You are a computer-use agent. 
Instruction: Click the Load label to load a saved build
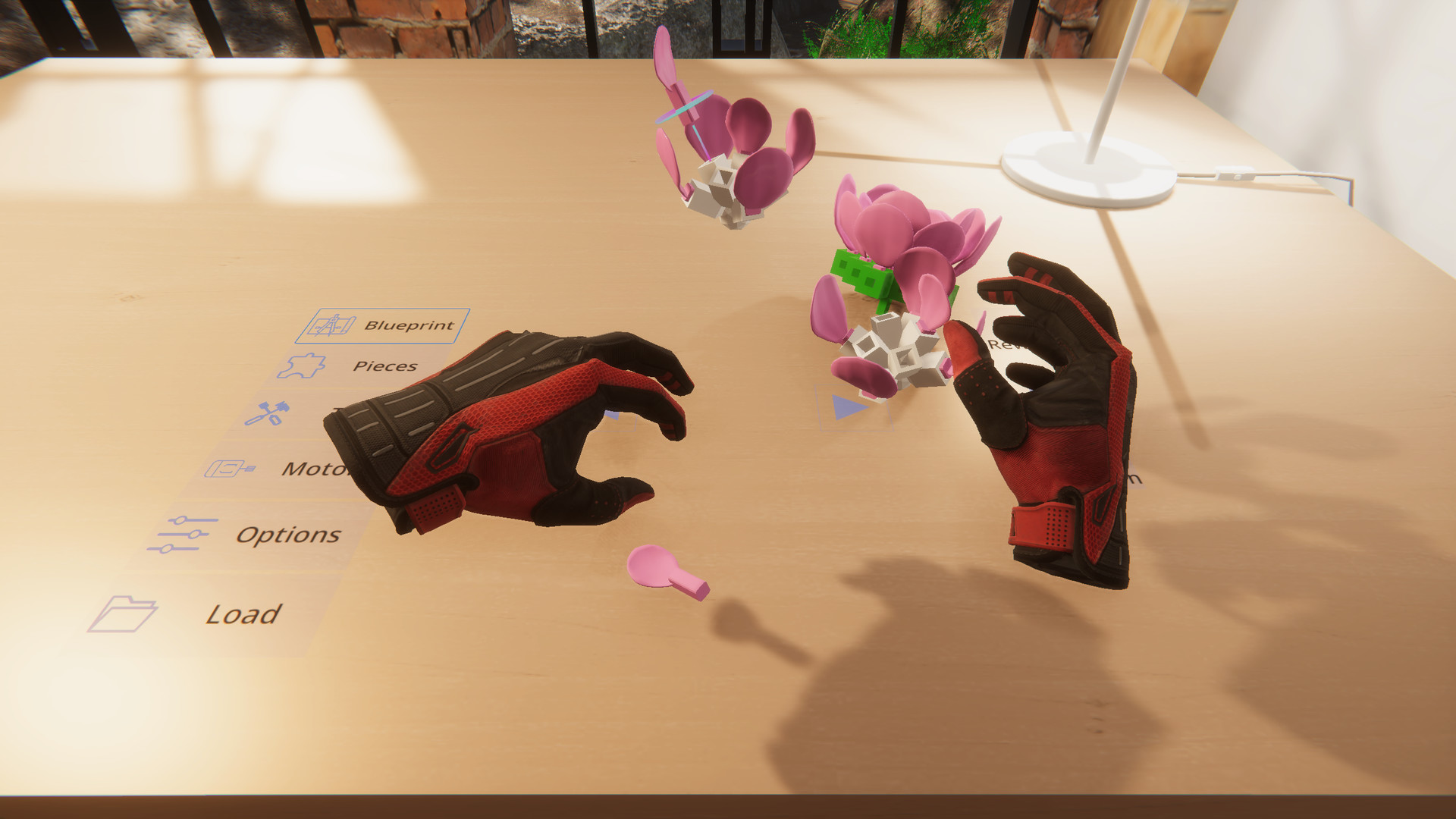tap(244, 613)
